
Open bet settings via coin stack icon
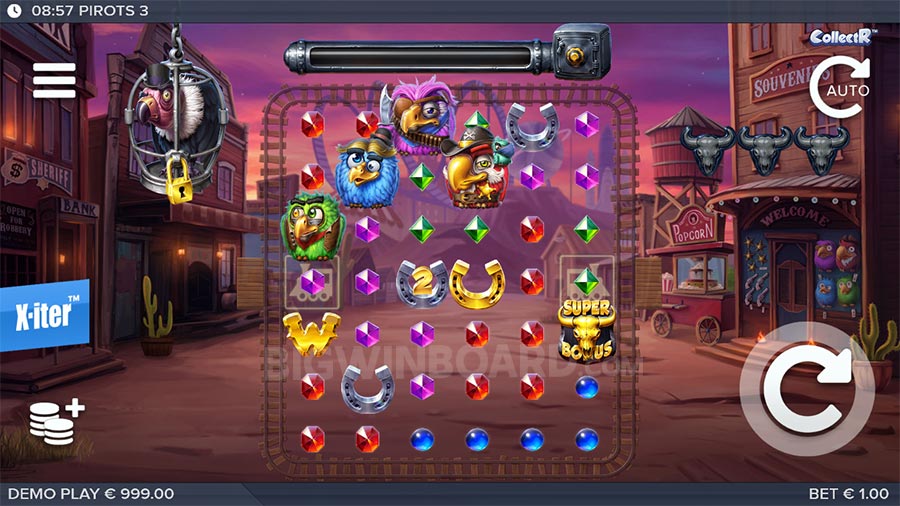coord(55,422)
